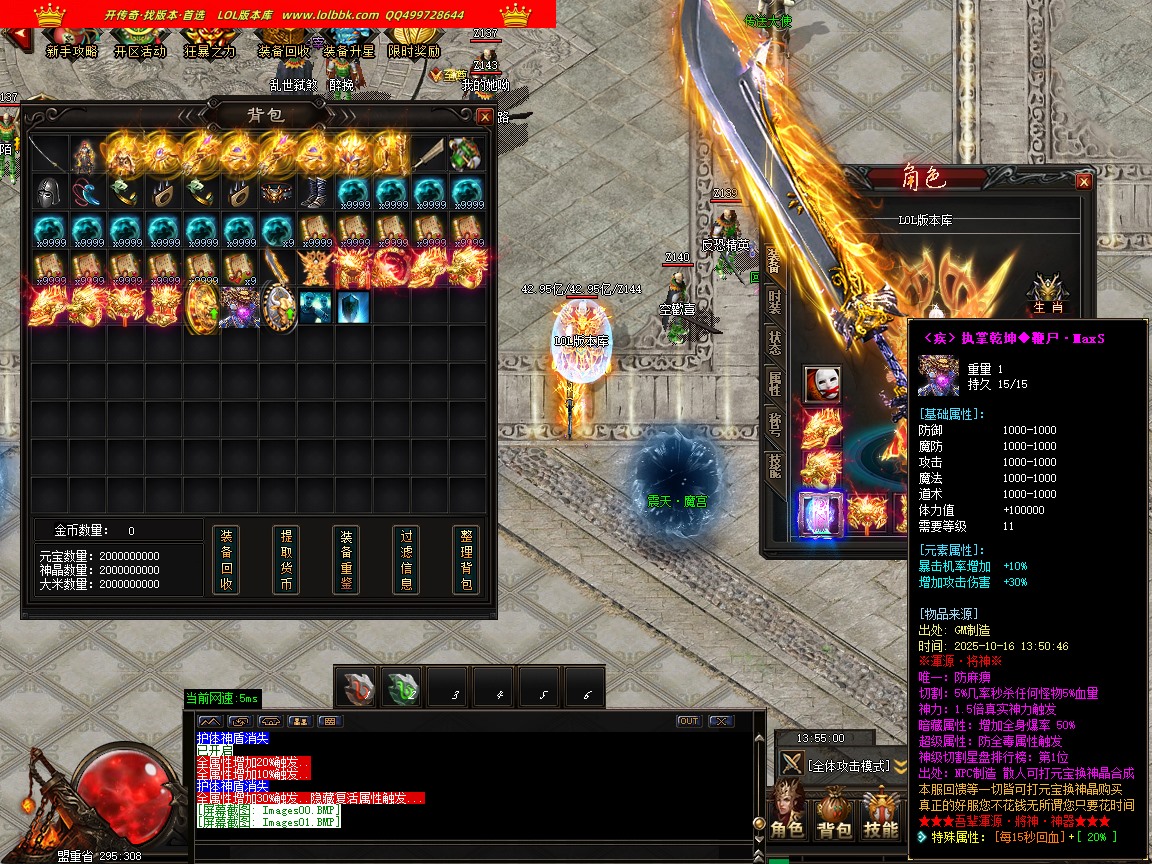Close the 背包 backpack window
This screenshot has height=864, width=1152.
485,116
